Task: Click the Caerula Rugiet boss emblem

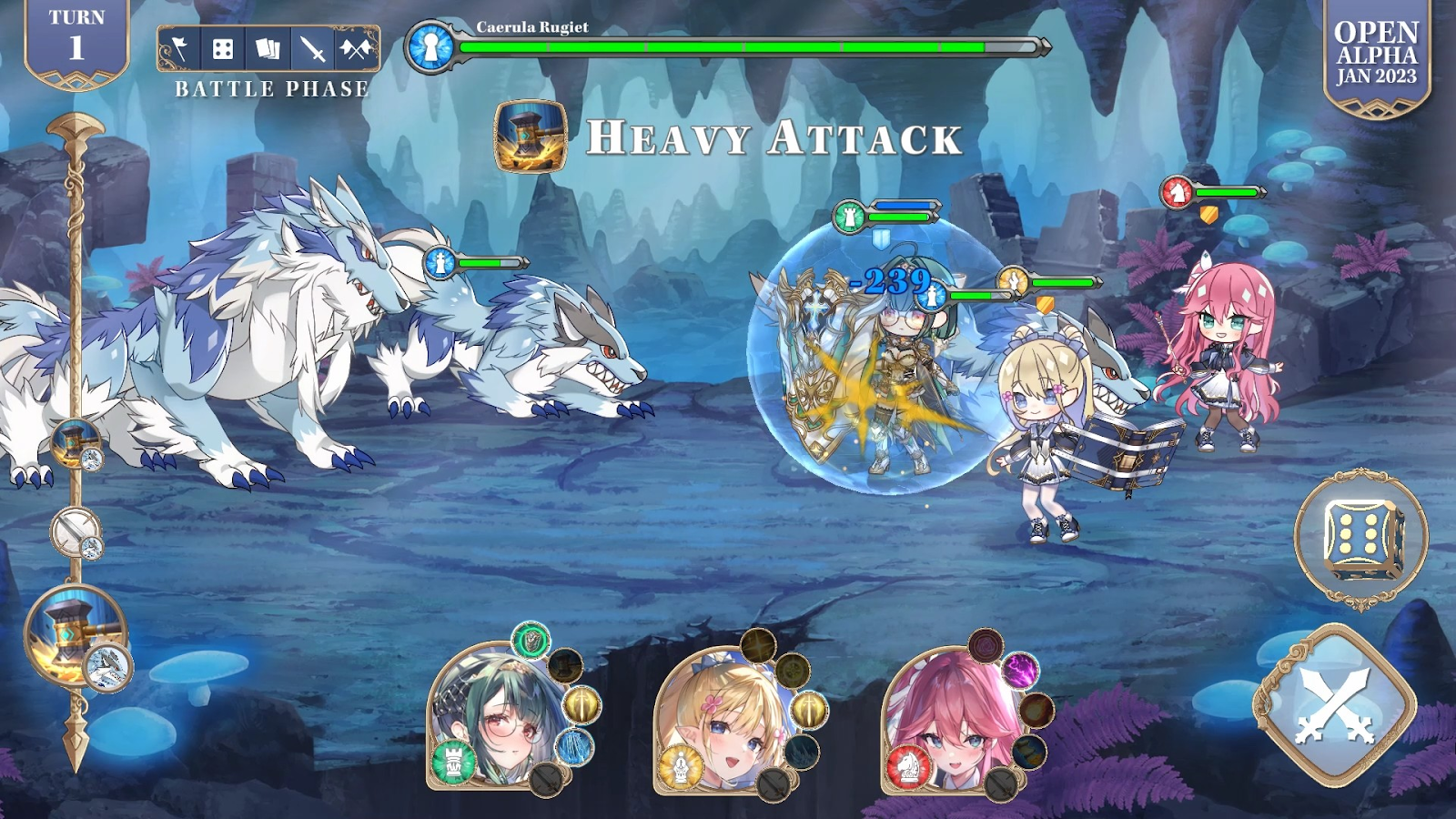Action: pyautogui.click(x=430, y=46)
